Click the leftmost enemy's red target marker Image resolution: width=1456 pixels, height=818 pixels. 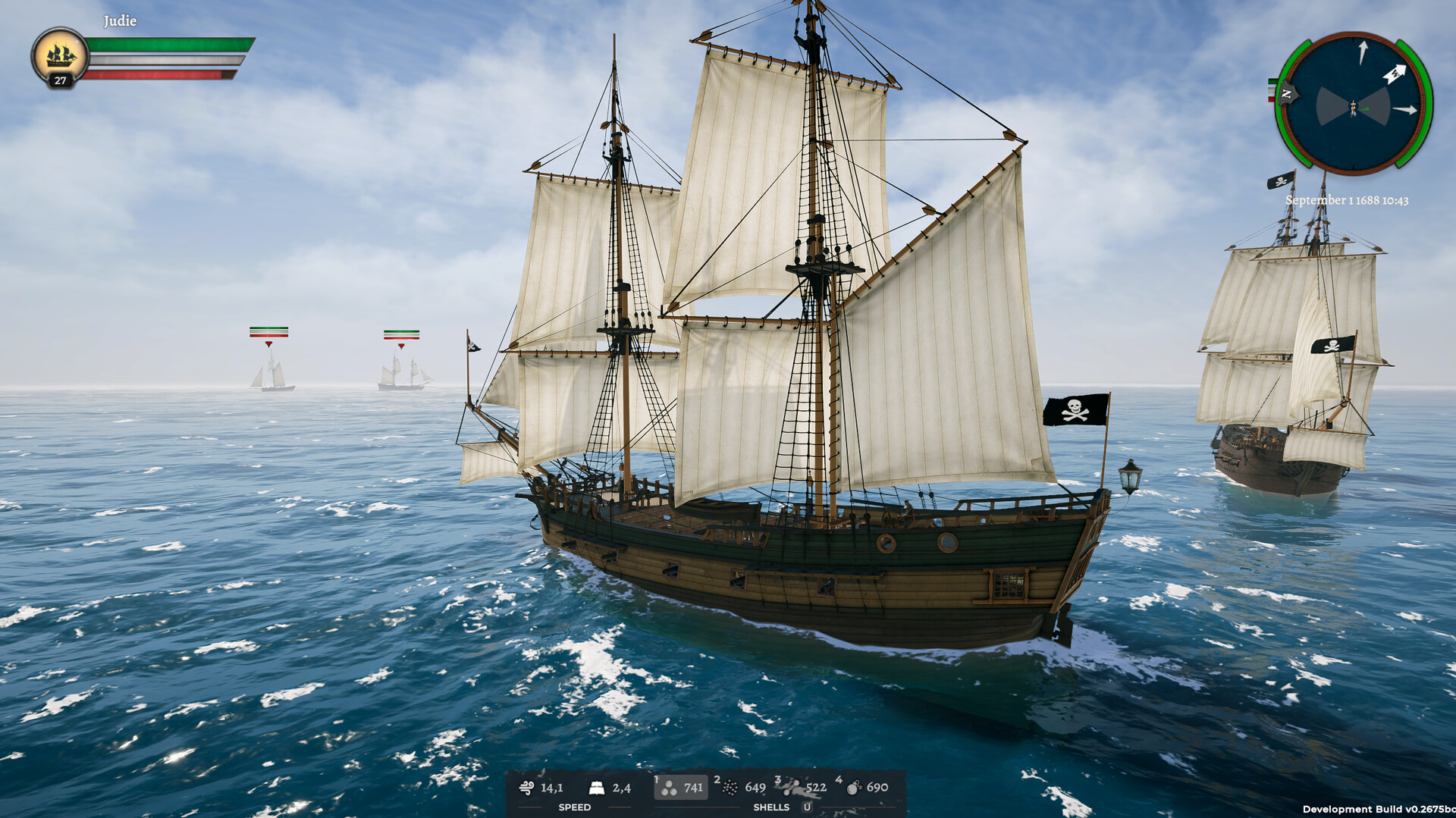pos(269,343)
